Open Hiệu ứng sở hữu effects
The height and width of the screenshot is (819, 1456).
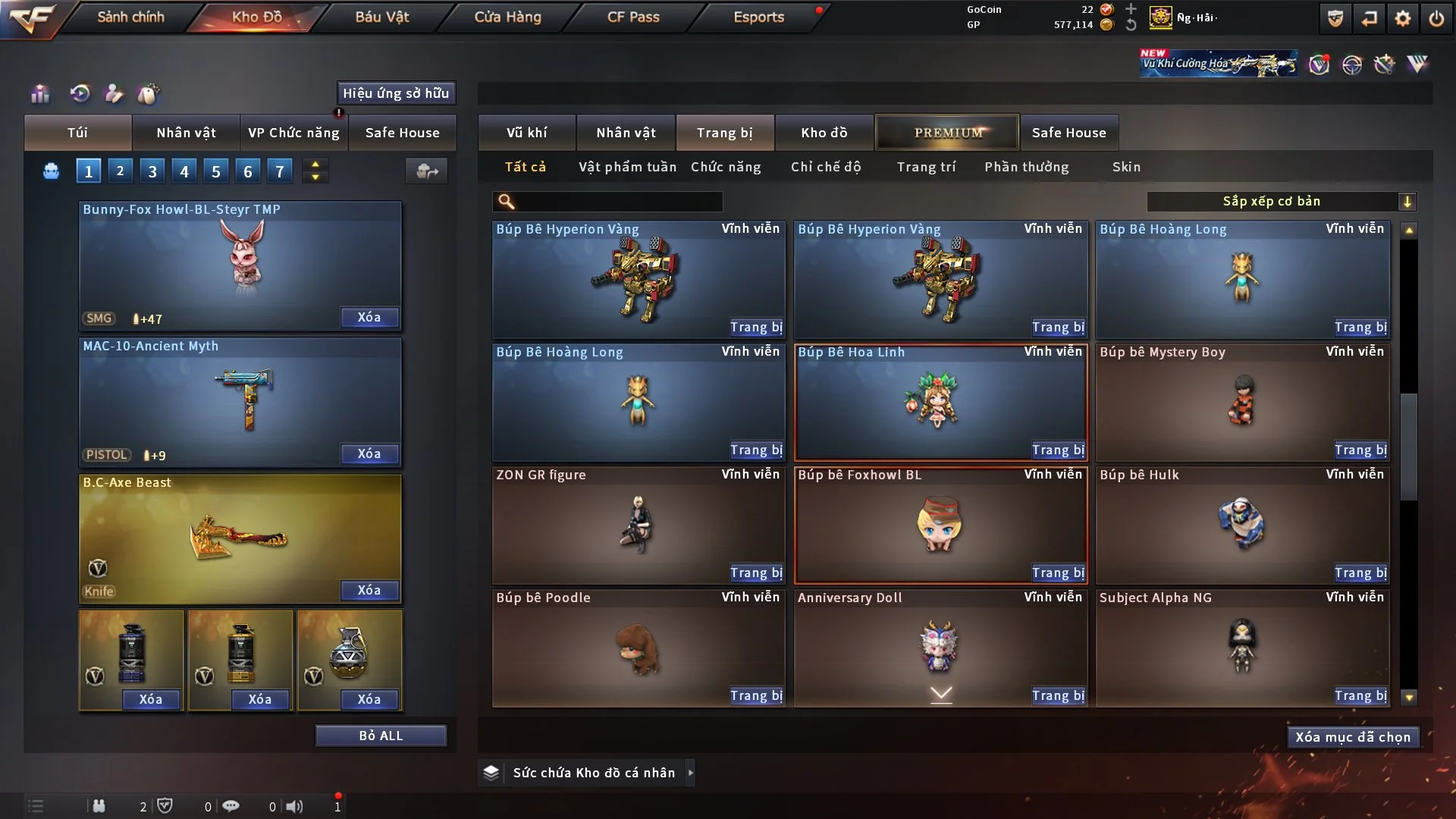[396, 93]
